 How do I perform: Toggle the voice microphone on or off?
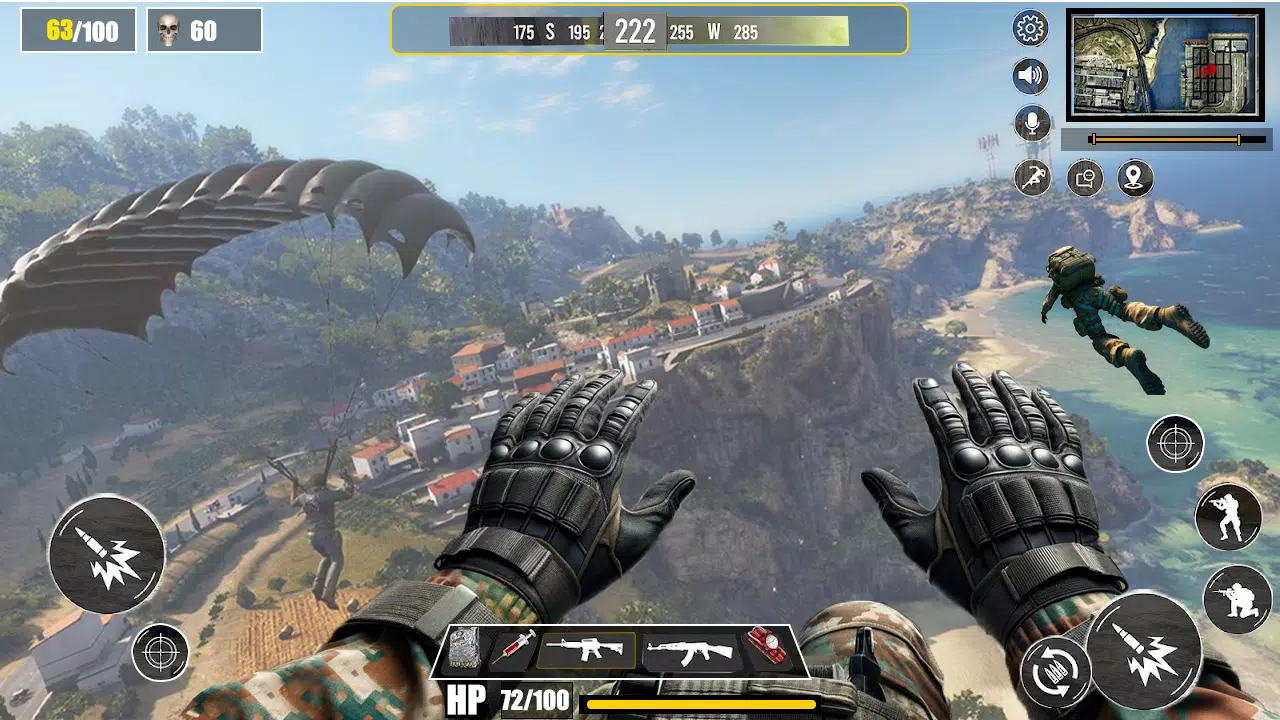click(x=1030, y=124)
